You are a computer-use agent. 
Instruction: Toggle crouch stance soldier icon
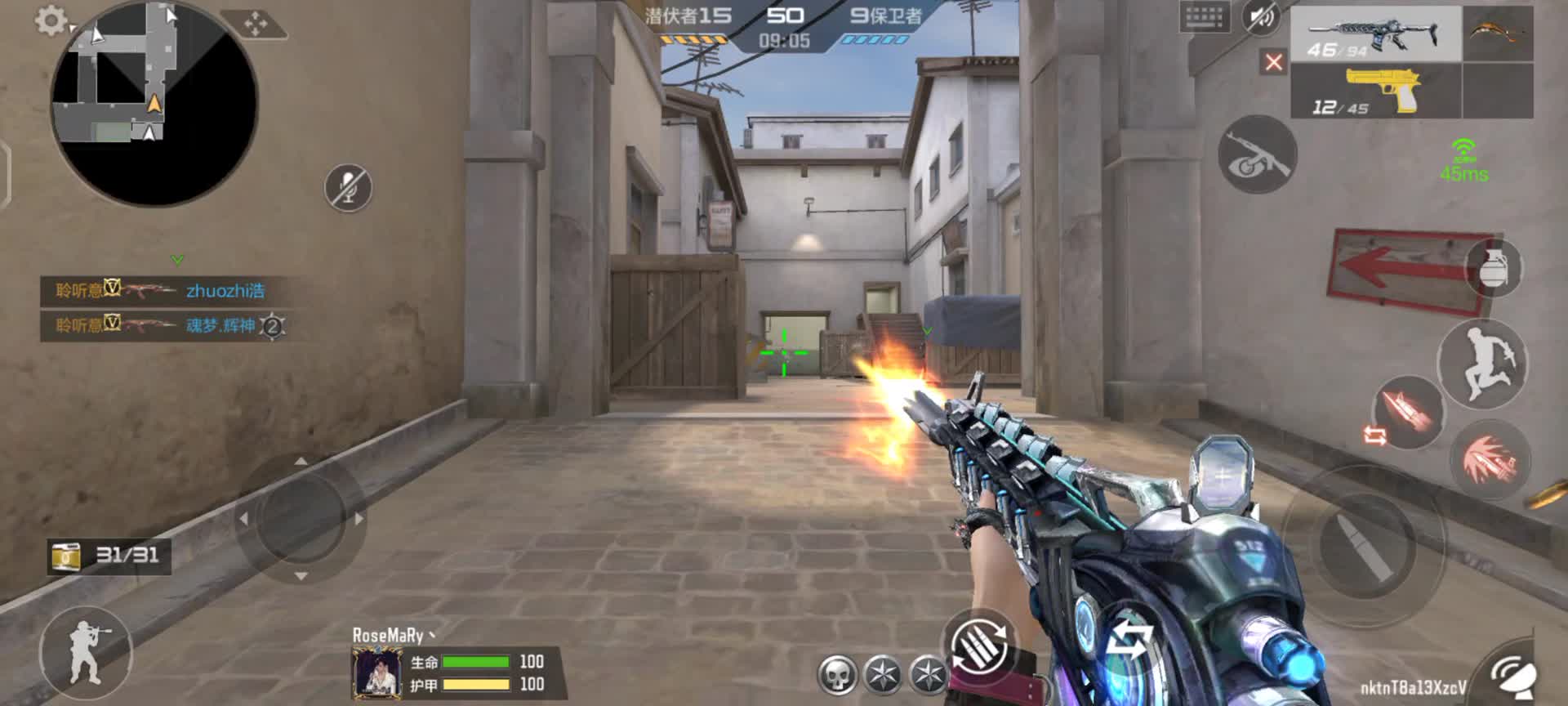86,653
